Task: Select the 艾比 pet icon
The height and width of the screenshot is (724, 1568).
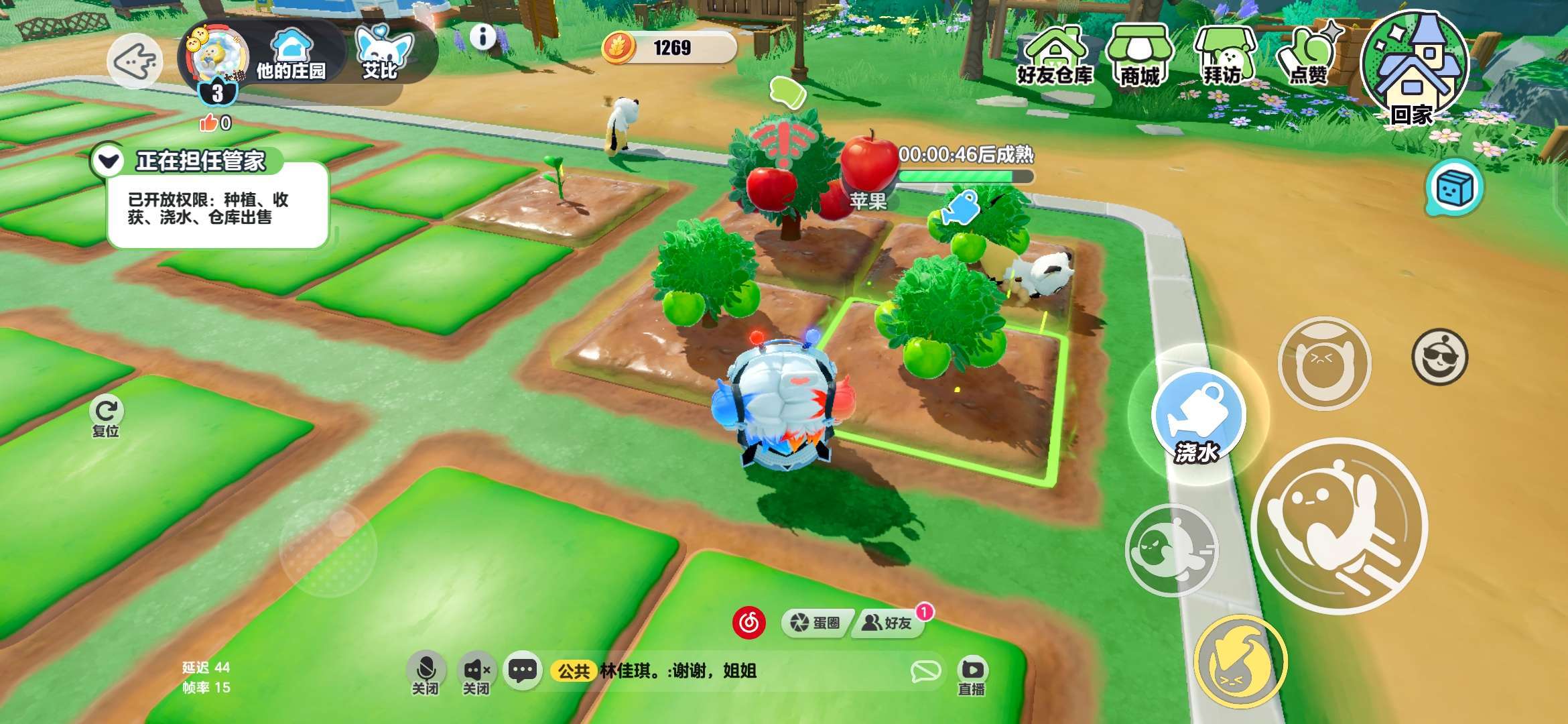Action: point(382,54)
